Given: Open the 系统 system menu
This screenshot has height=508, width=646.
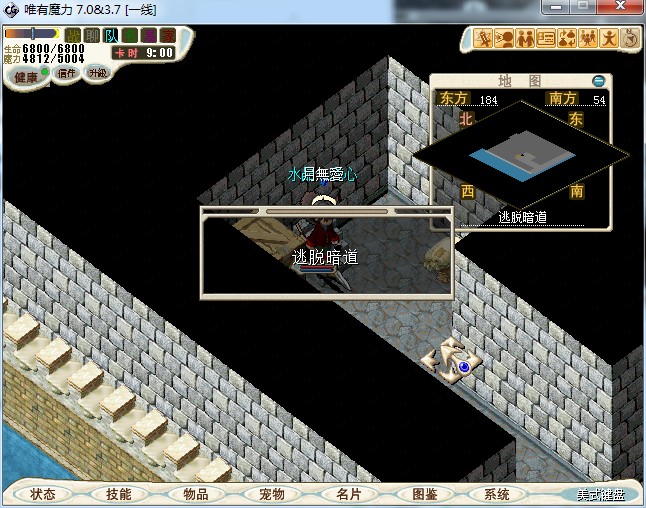Looking at the screenshot, I should tap(497, 494).
